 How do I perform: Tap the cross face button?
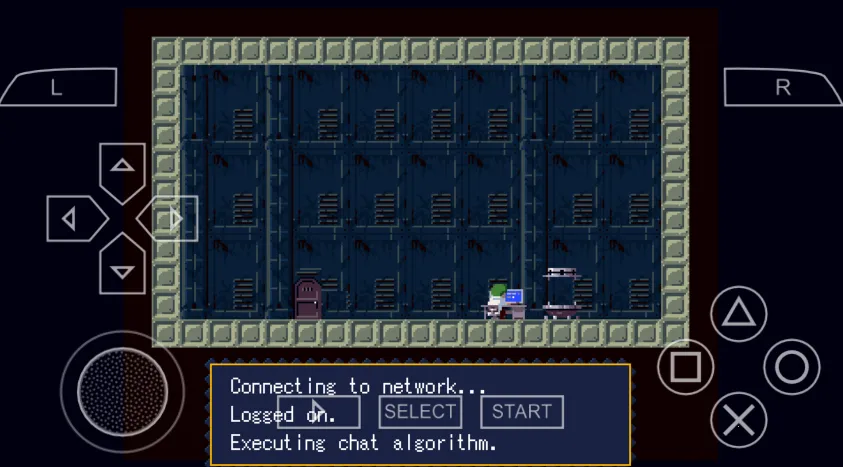pyautogui.click(x=738, y=420)
